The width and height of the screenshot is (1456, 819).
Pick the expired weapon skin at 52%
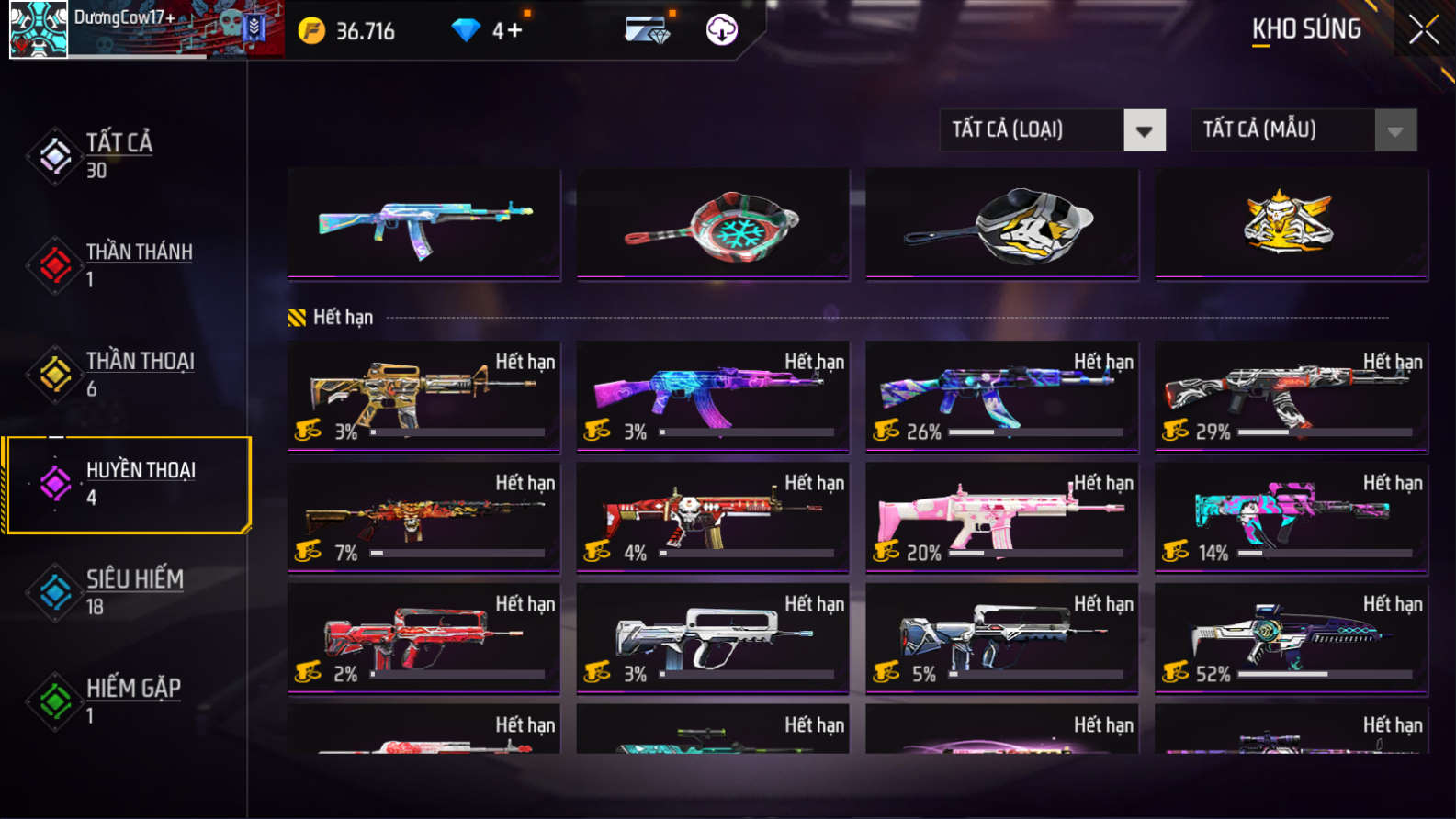pyautogui.click(x=1291, y=638)
